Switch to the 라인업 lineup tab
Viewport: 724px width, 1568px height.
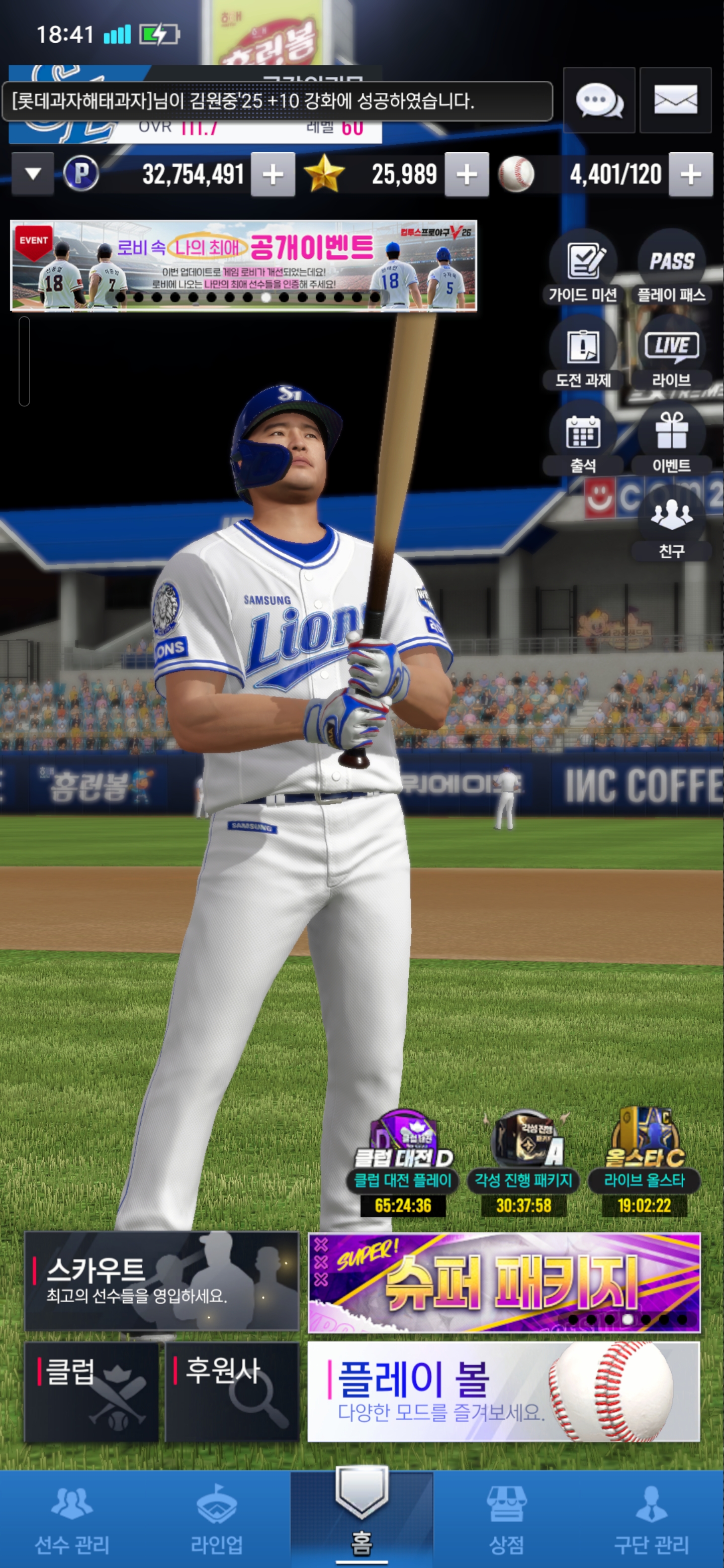[x=217, y=1519]
